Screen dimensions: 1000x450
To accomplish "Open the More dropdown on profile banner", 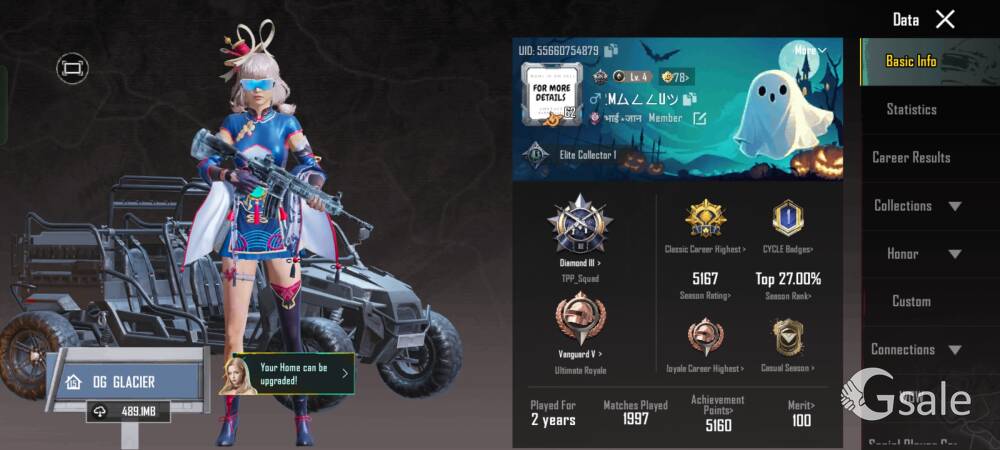I will (x=810, y=50).
